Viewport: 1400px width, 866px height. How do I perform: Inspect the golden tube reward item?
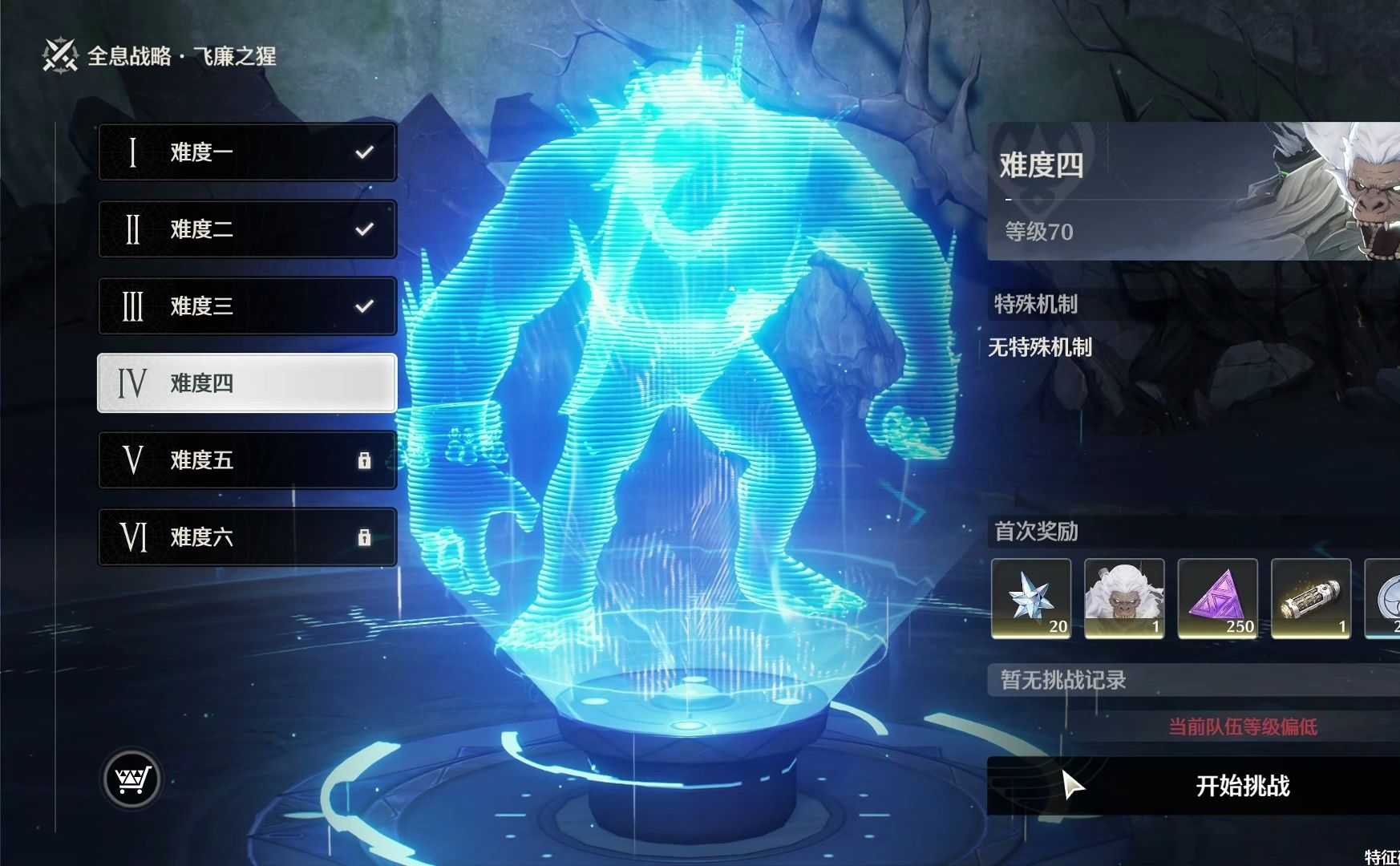tap(1310, 598)
